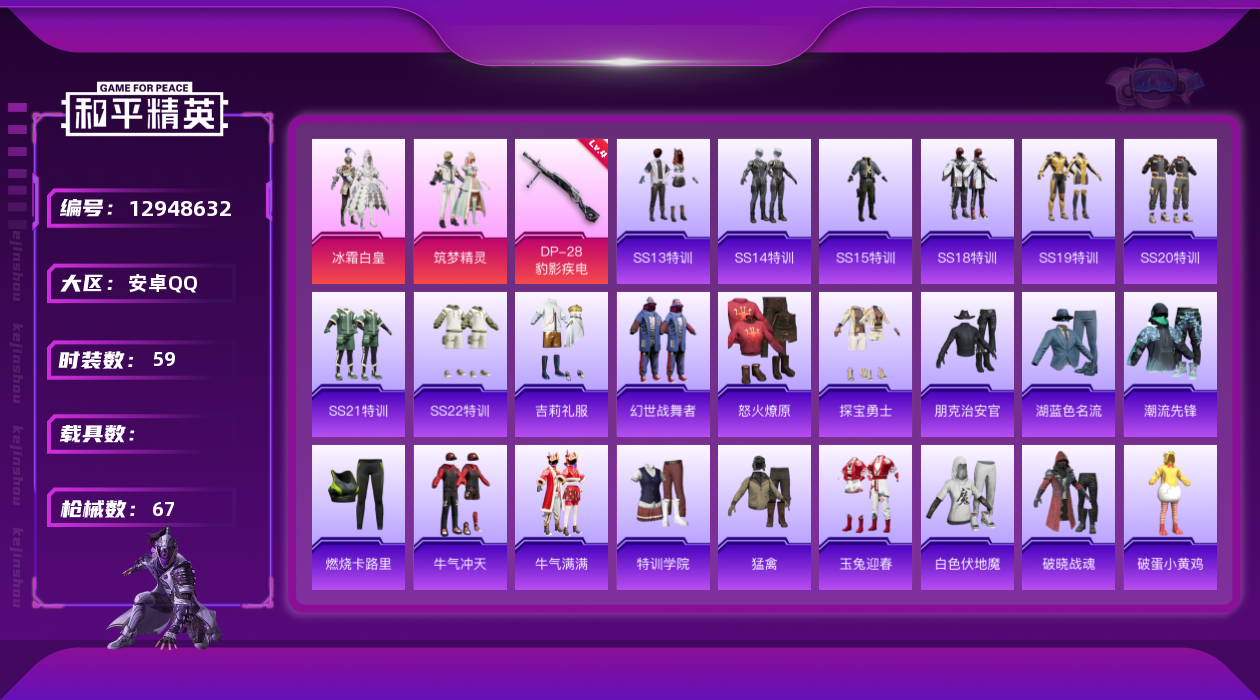Viewport: 1260px width, 700px height.
Task: Click the 怒火燎原 red hoodie card
Action: (x=764, y=364)
